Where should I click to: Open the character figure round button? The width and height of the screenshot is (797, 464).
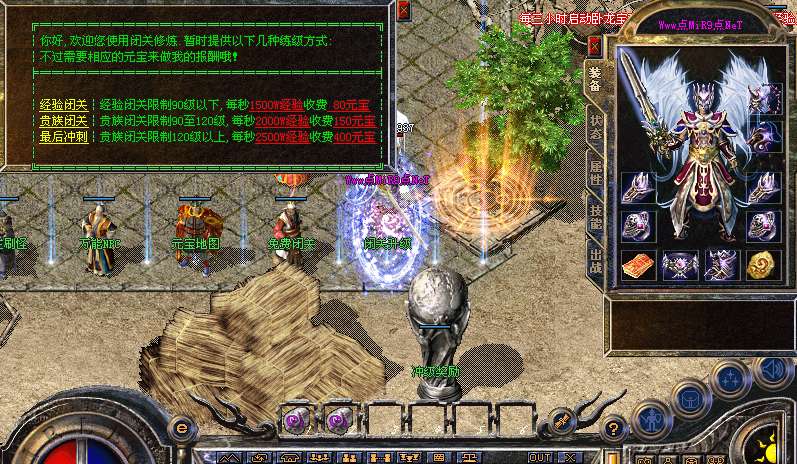point(653,418)
